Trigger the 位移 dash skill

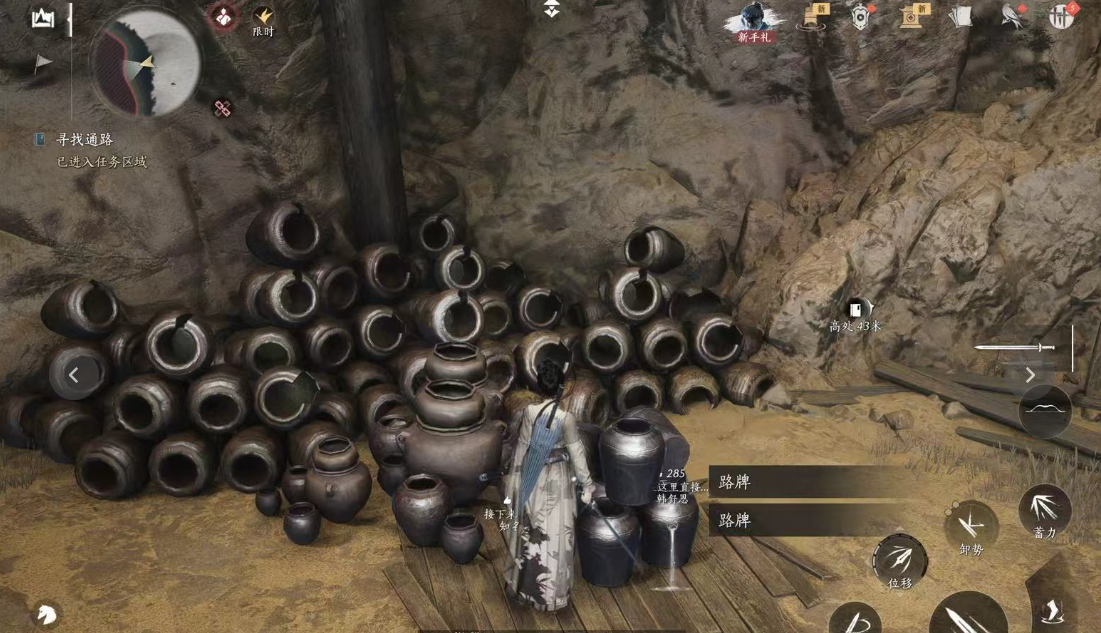coord(900,560)
